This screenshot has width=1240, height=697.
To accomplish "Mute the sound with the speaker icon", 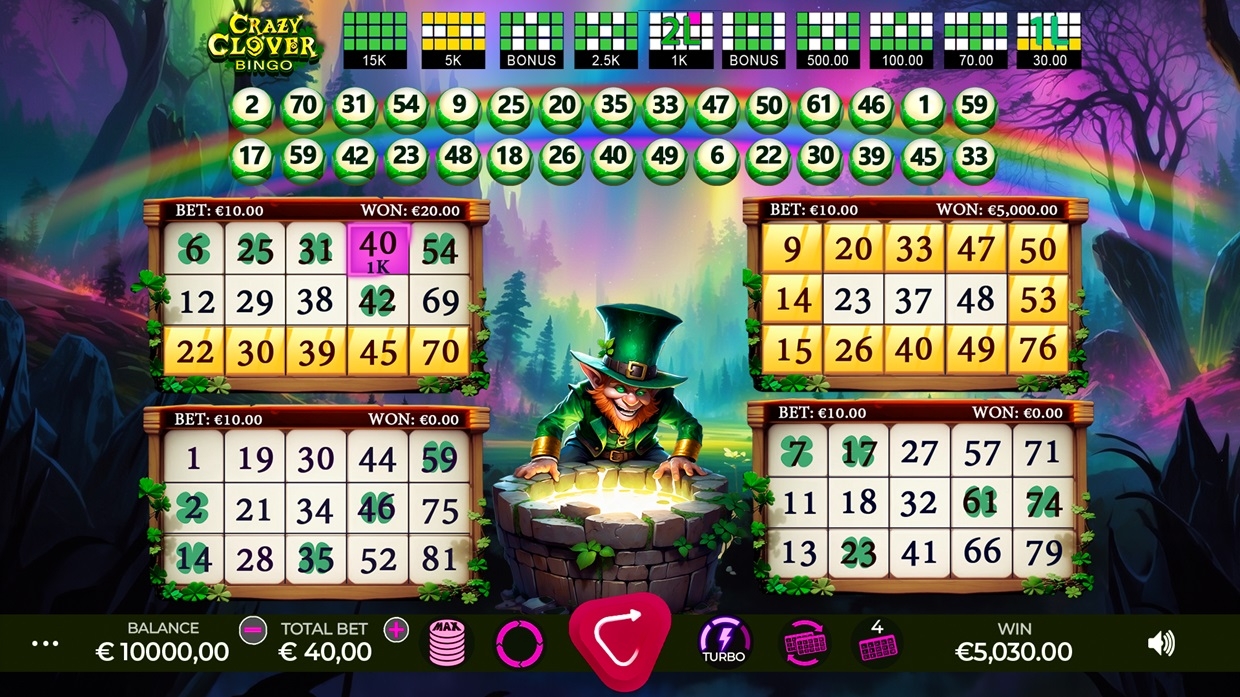I will (x=1161, y=643).
